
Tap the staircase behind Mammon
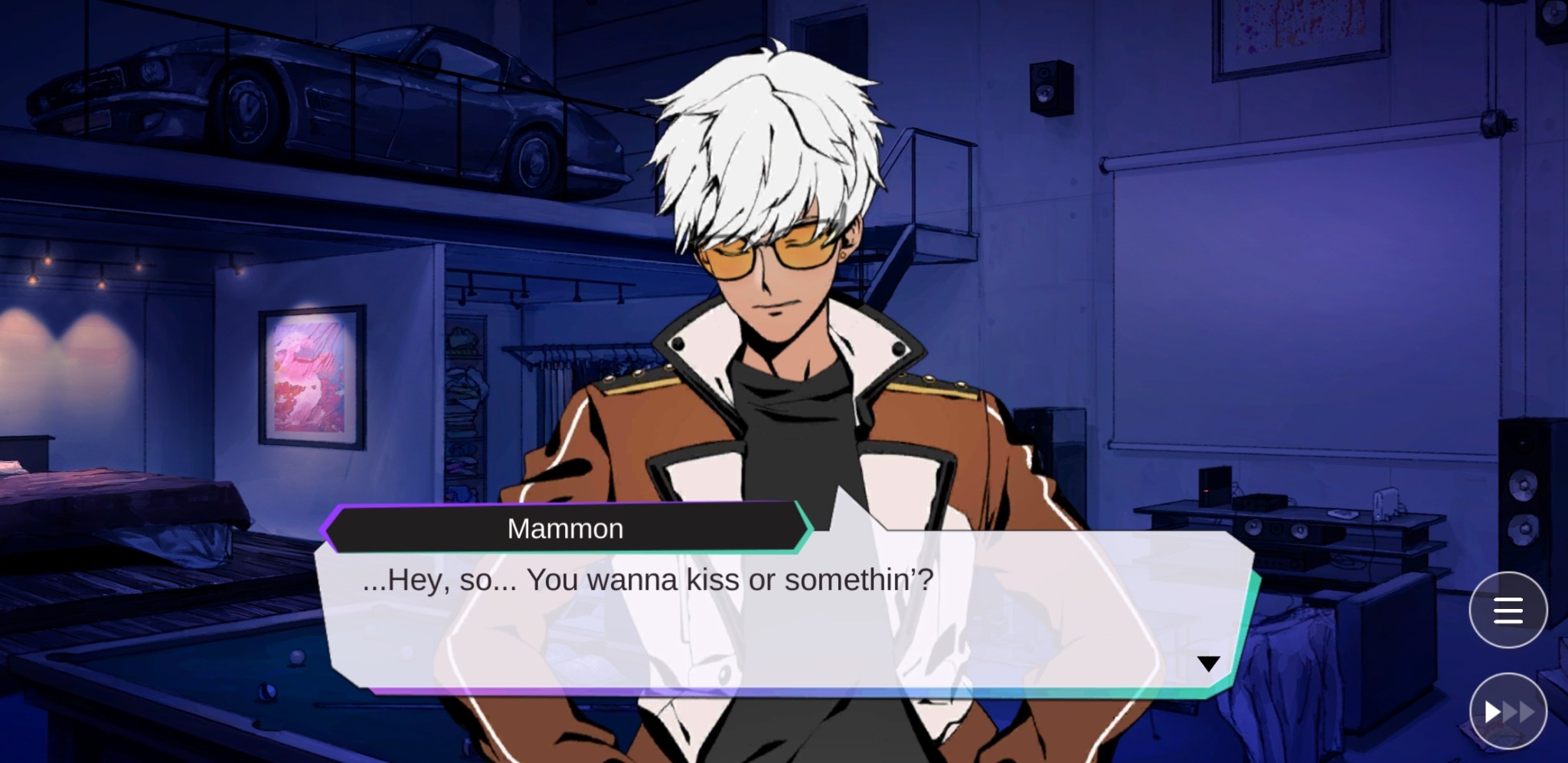click(934, 192)
